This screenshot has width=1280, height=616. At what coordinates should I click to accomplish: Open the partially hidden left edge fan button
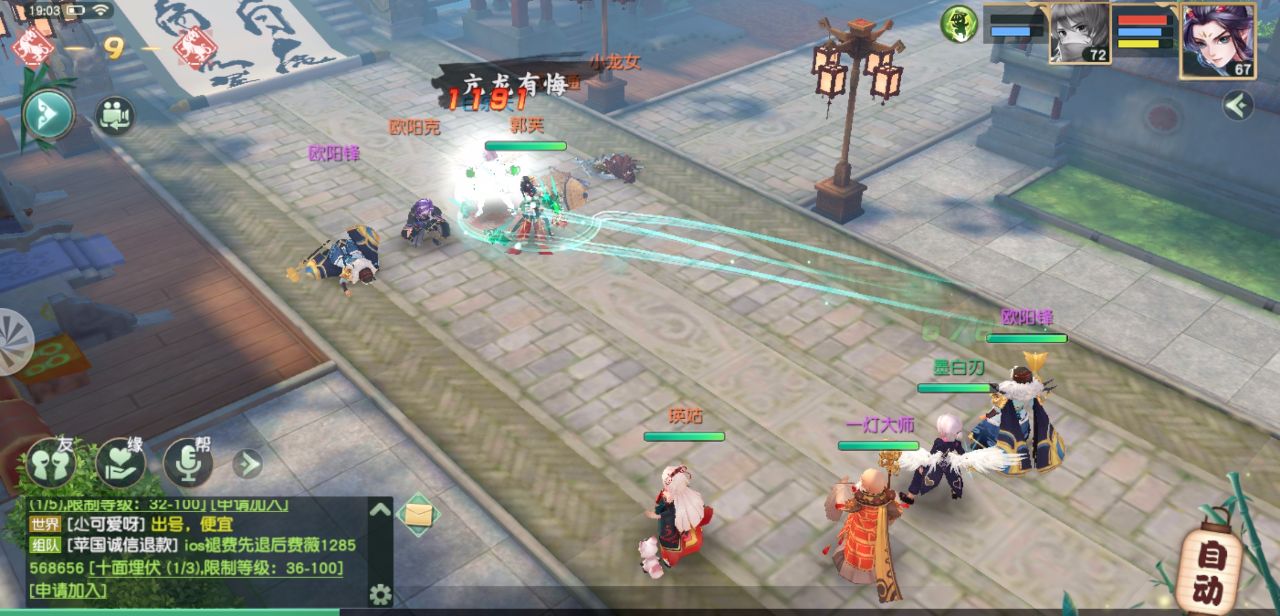pos(14,341)
